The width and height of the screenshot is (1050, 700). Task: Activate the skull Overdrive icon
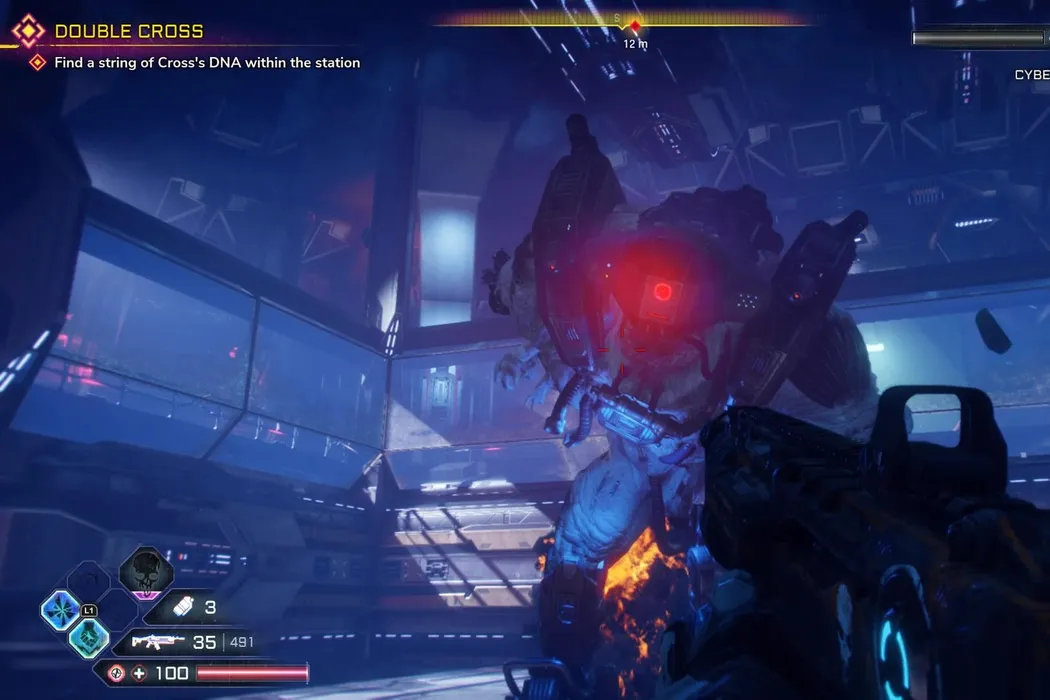146,572
